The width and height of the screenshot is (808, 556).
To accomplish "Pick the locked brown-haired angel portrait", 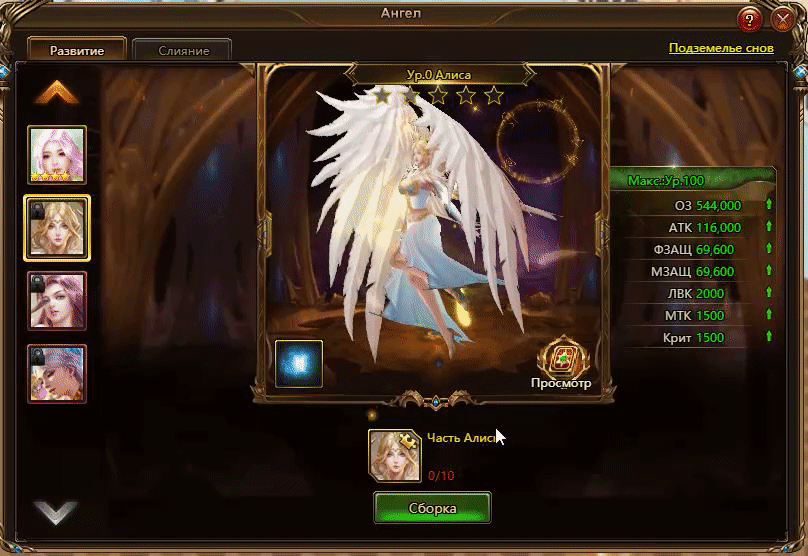I will tap(57, 300).
